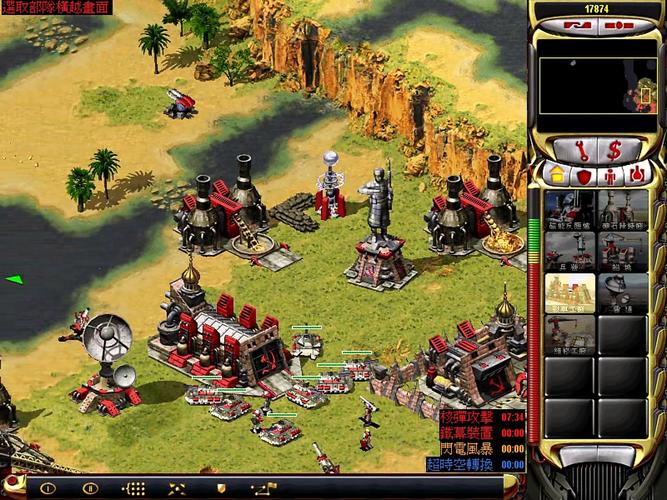
Task: Activate the dollar sign sell button
Action: 614,150
